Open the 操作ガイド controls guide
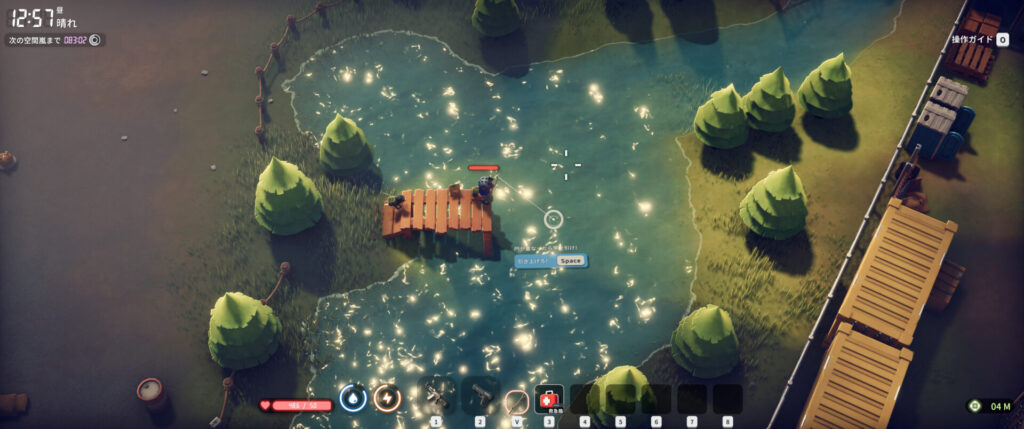Image resolution: width=1024 pixels, height=429 pixels. click(x=980, y=40)
